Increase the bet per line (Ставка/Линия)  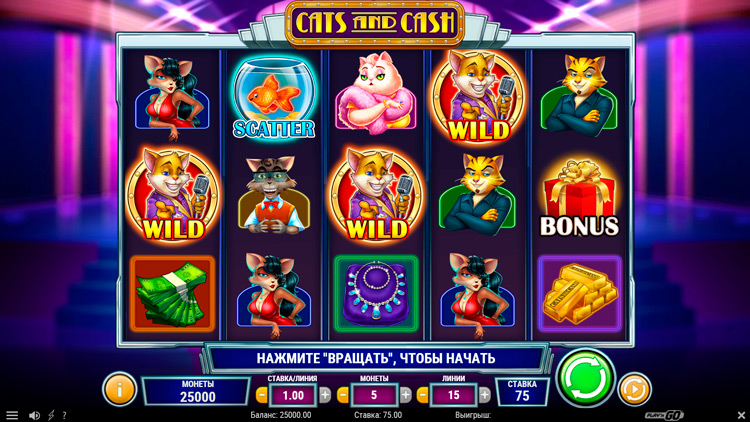[324, 395]
